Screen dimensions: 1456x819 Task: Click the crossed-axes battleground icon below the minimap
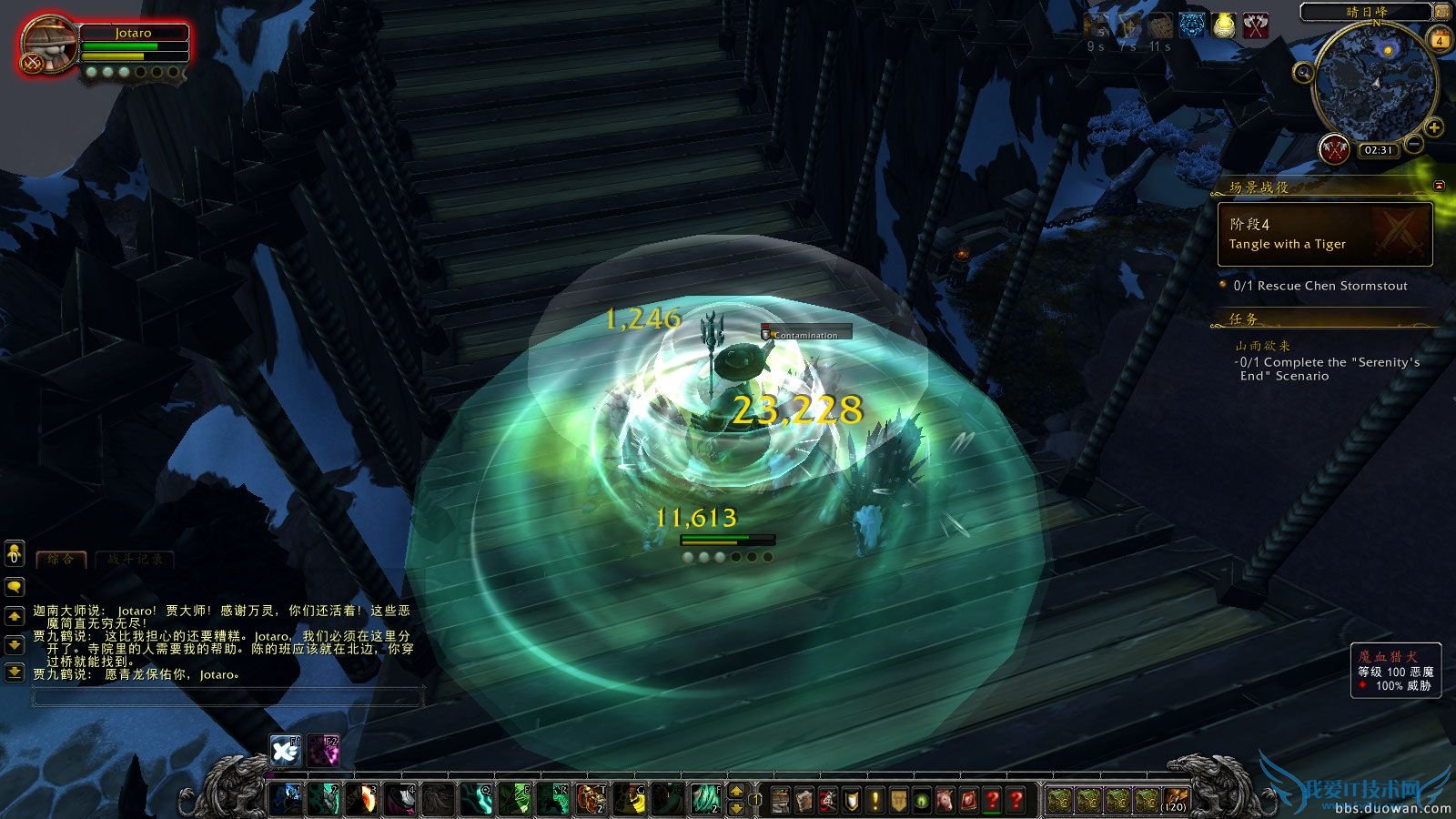tap(1333, 148)
